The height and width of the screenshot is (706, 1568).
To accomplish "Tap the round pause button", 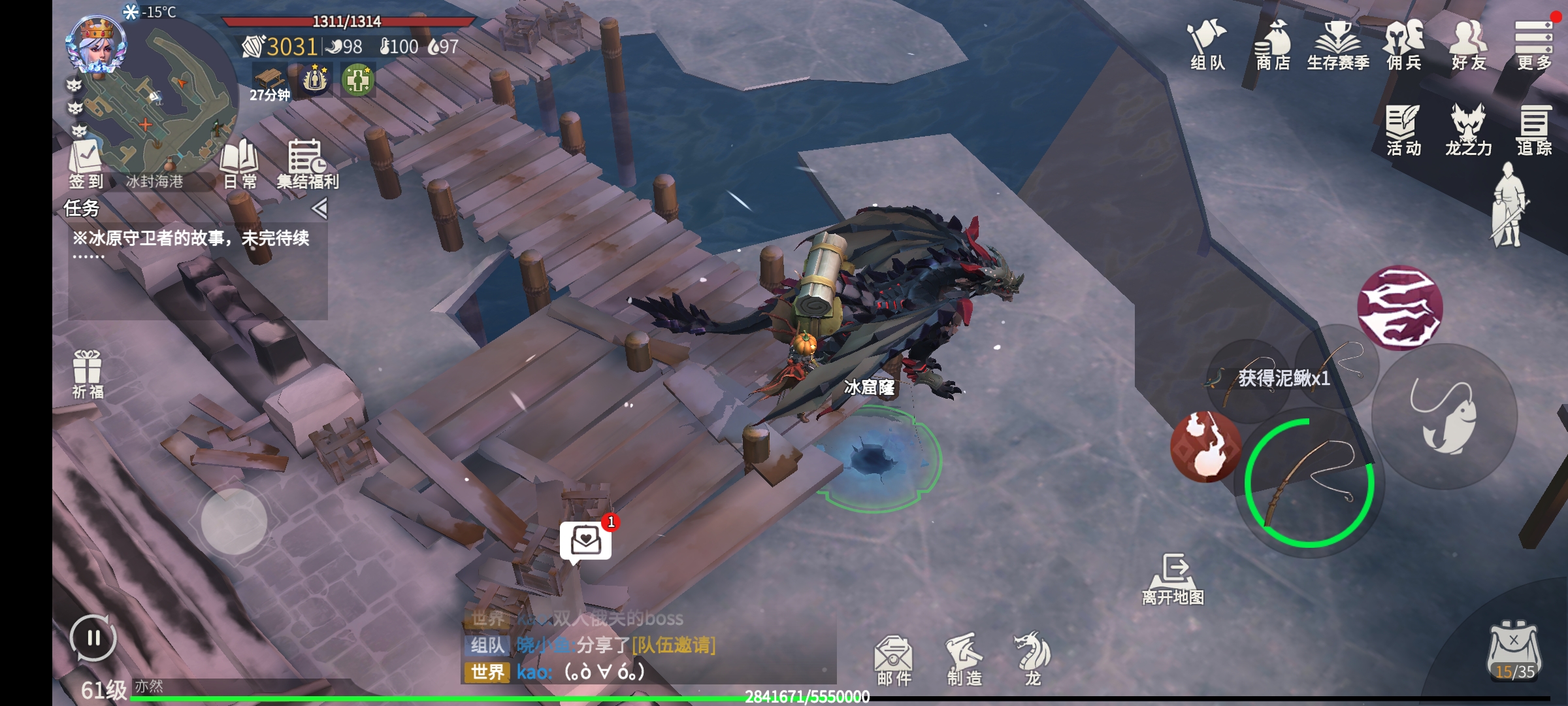I will (93, 638).
